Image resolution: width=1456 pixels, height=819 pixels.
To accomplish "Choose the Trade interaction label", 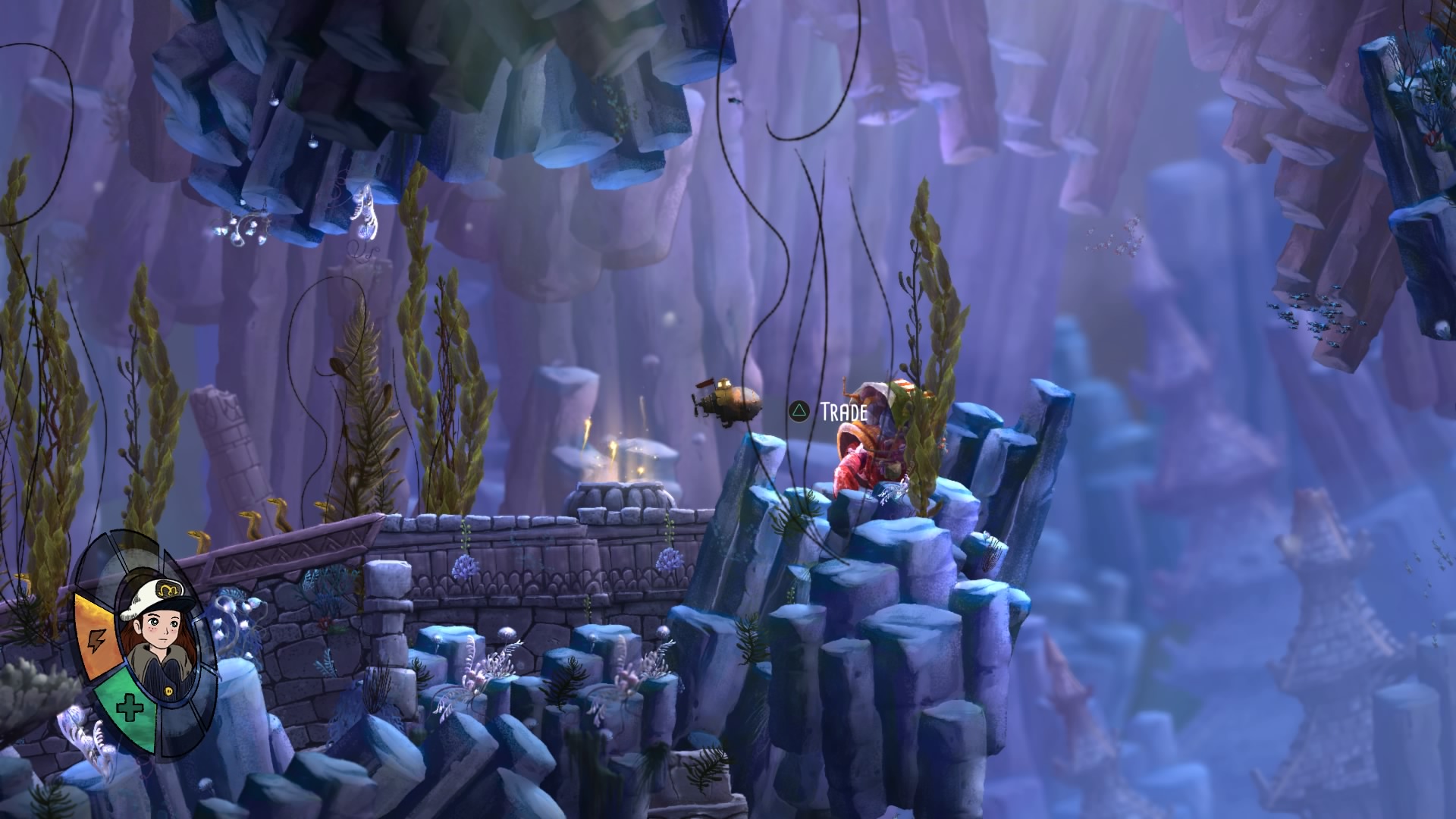I will [x=843, y=412].
